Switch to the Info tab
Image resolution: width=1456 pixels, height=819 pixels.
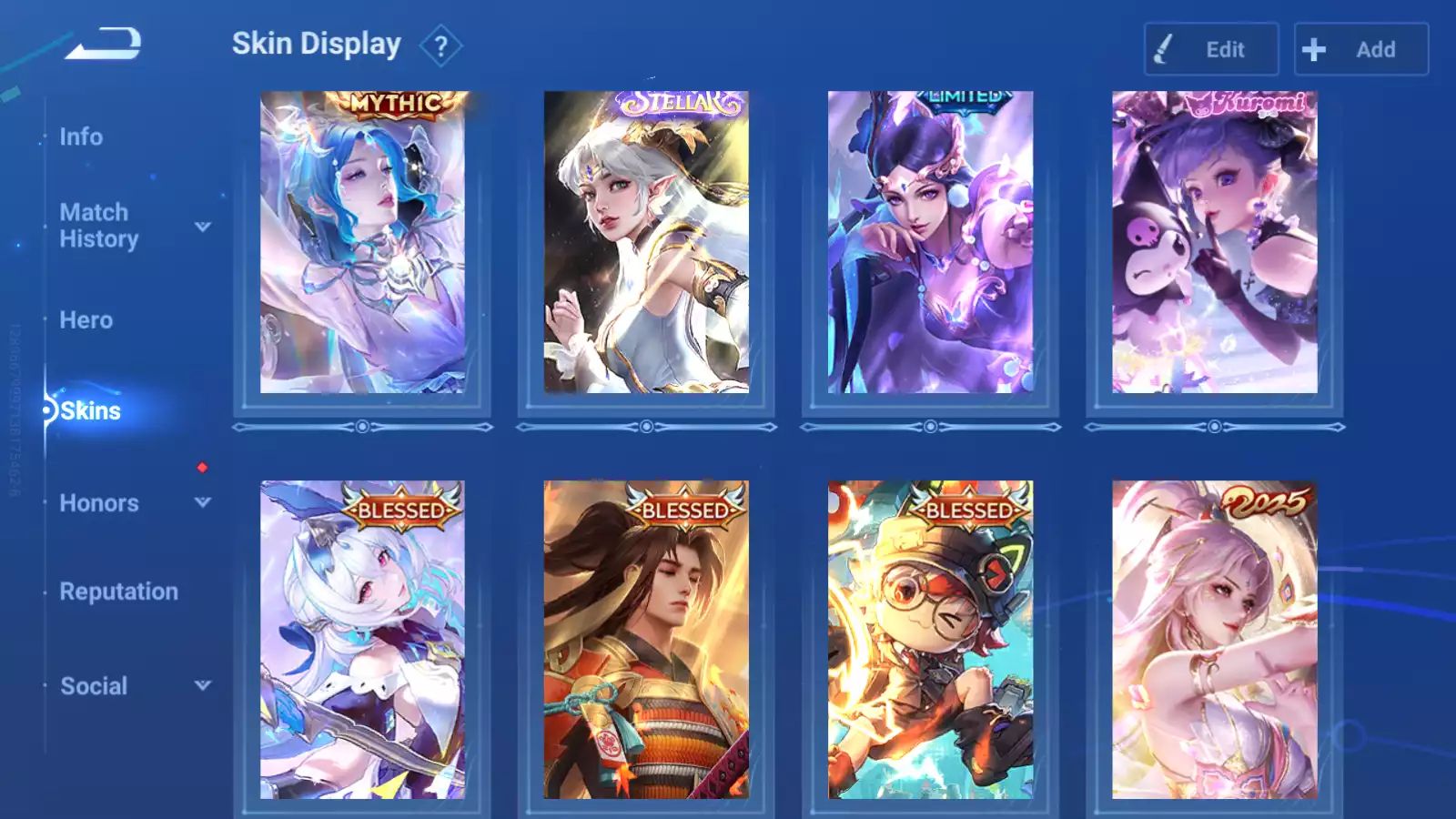(x=81, y=136)
